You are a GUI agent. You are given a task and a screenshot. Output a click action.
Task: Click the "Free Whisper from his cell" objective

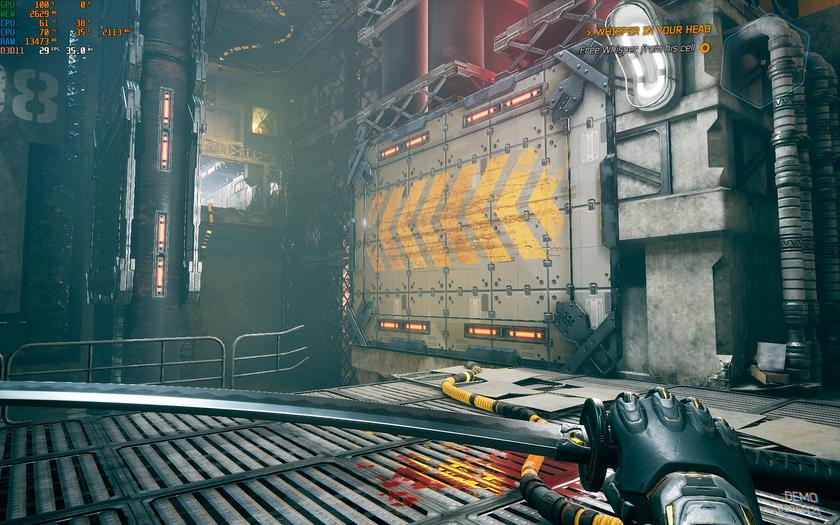[639, 47]
